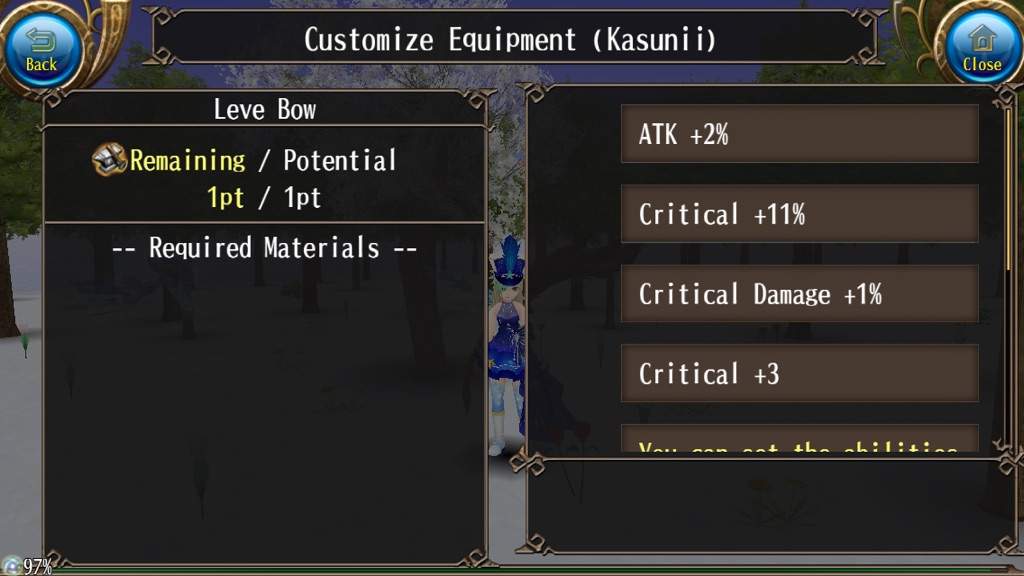
Task: Click the ability list scrollbar
Action: [1009, 190]
